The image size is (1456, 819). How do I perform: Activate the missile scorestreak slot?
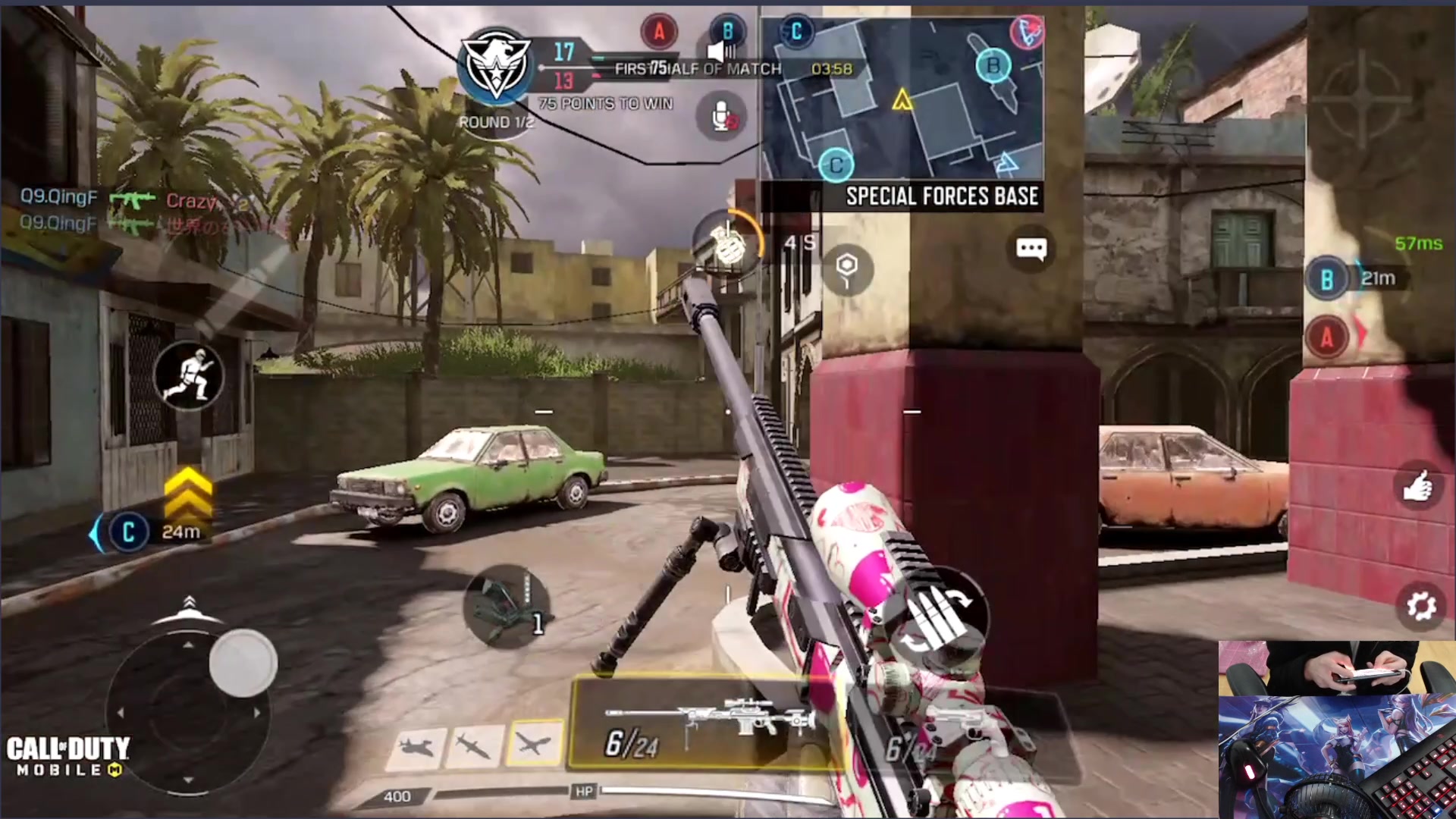point(474,746)
